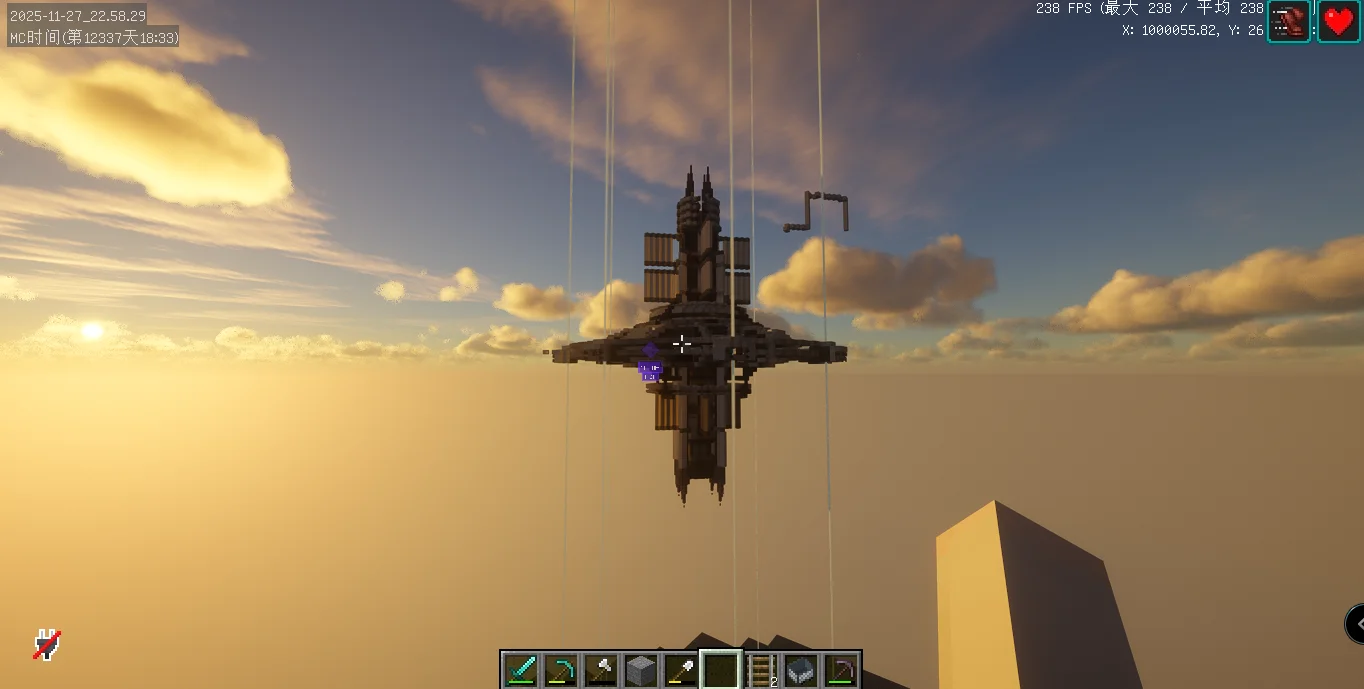Pick the iron shovel hotbar slot
The height and width of the screenshot is (689, 1364).
[x=681, y=669]
